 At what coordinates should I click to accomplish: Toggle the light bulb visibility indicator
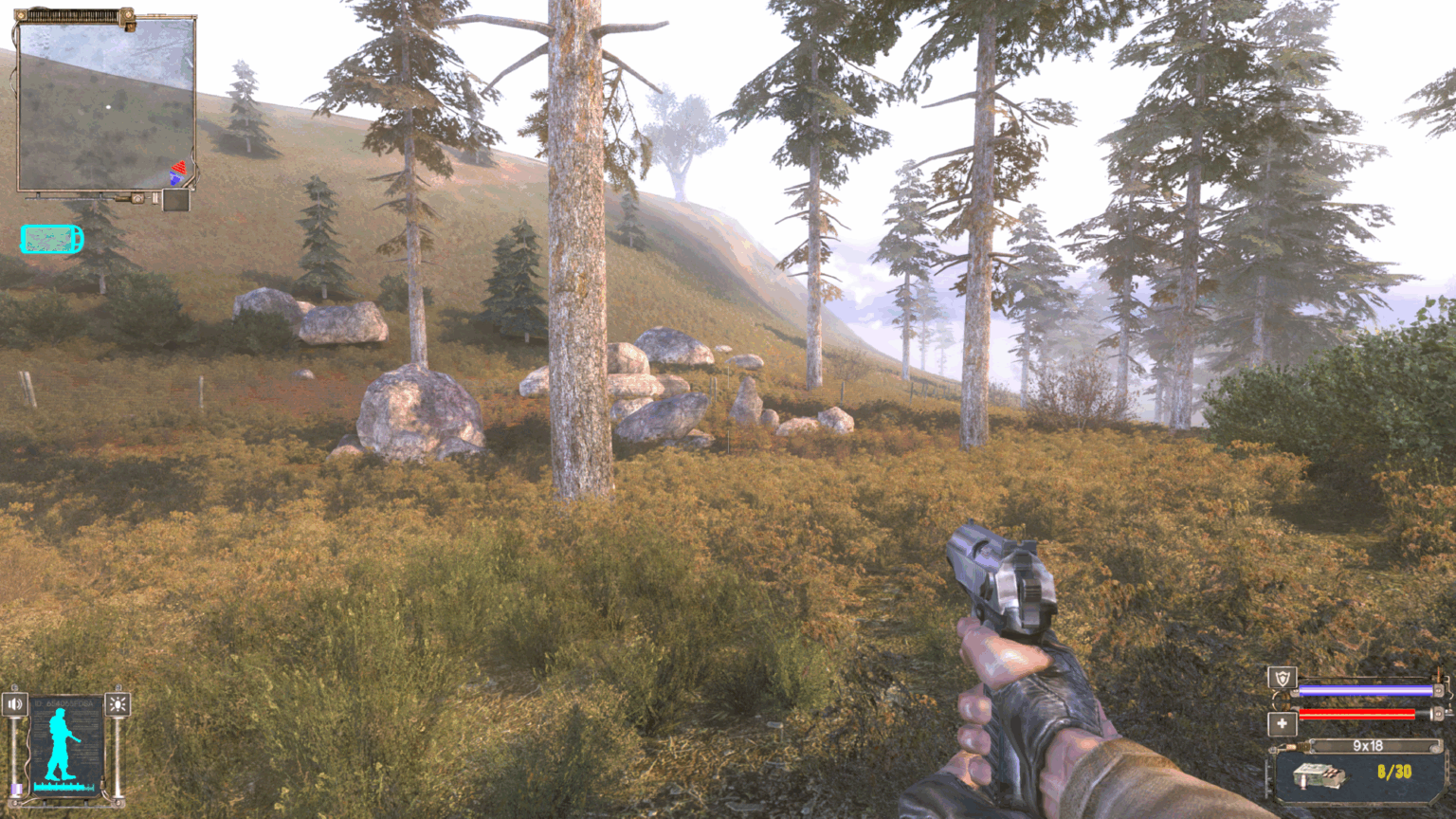(118, 703)
